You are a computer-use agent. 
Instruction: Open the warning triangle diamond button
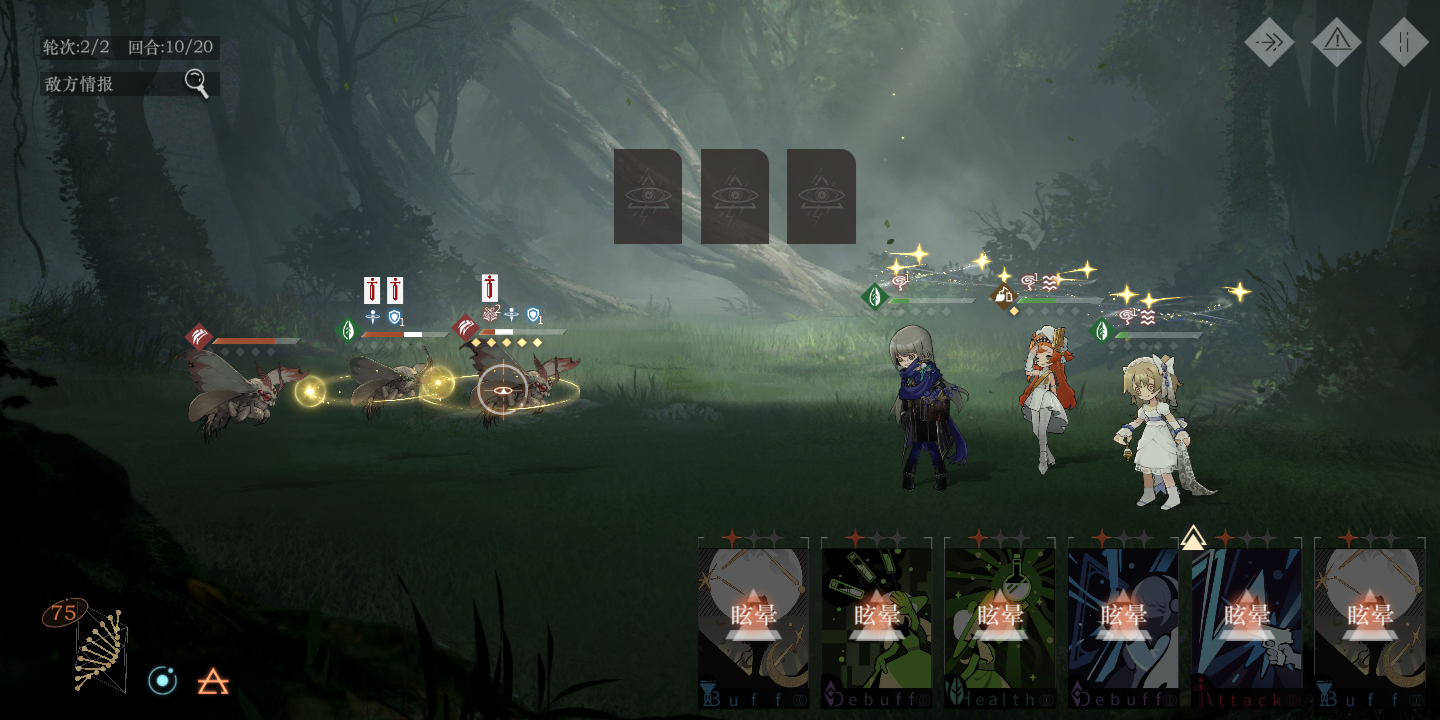(1337, 42)
